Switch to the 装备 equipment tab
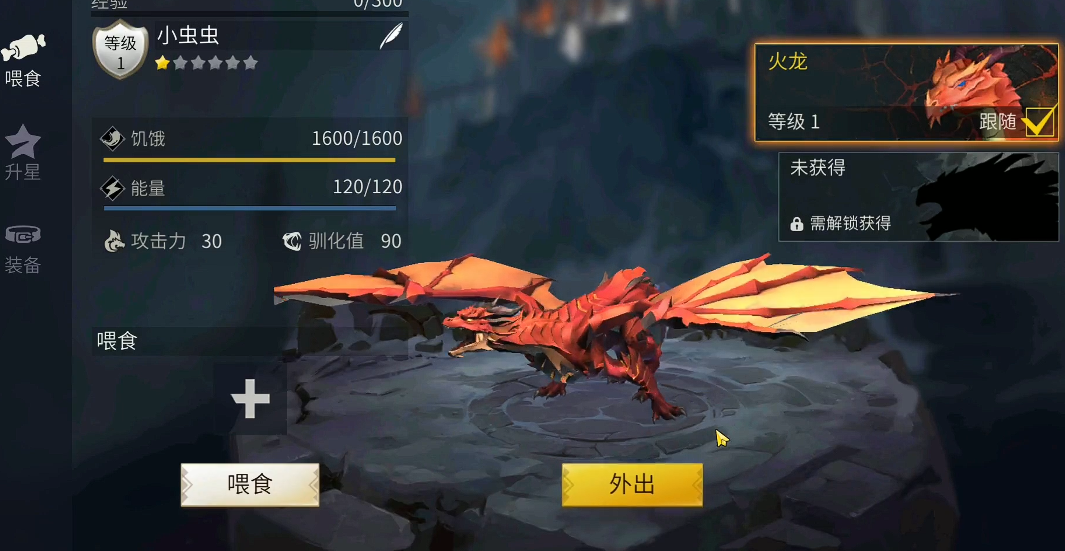Image resolution: width=1065 pixels, height=551 pixels. coord(23,248)
